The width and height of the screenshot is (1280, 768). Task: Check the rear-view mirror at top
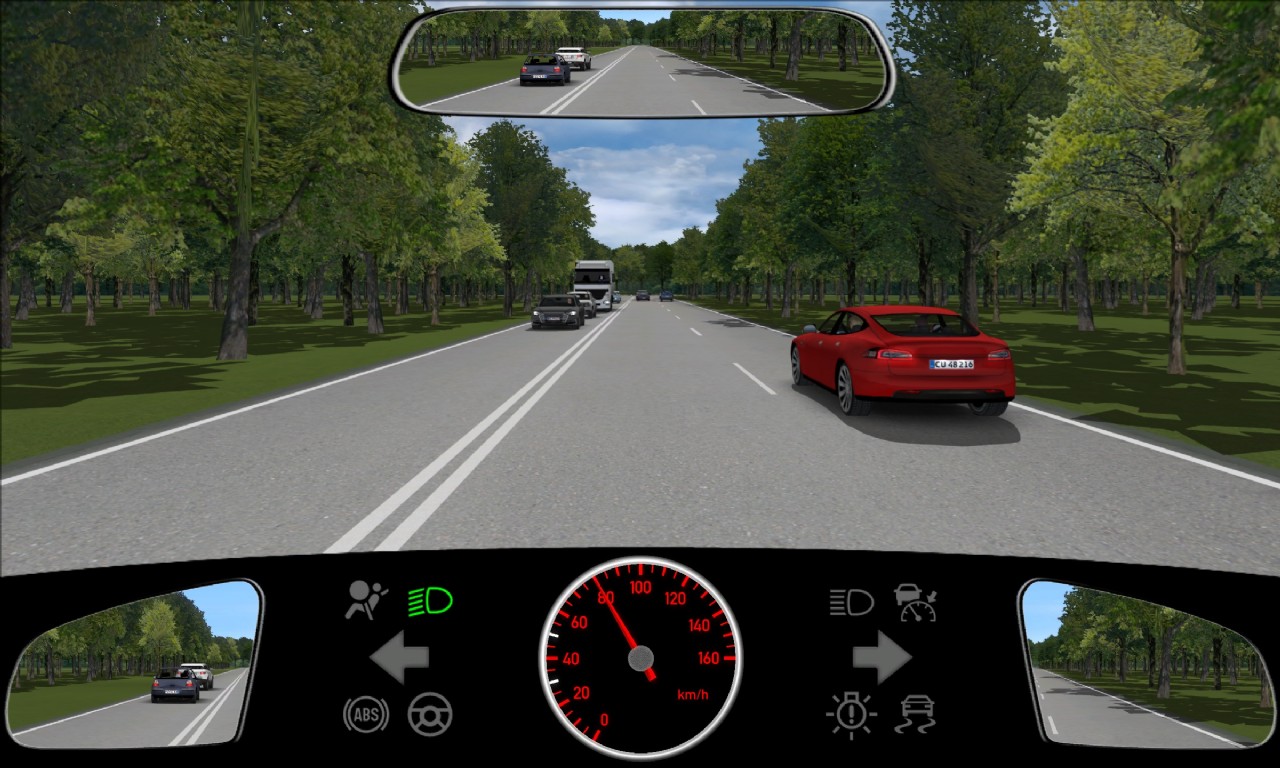pos(643,62)
